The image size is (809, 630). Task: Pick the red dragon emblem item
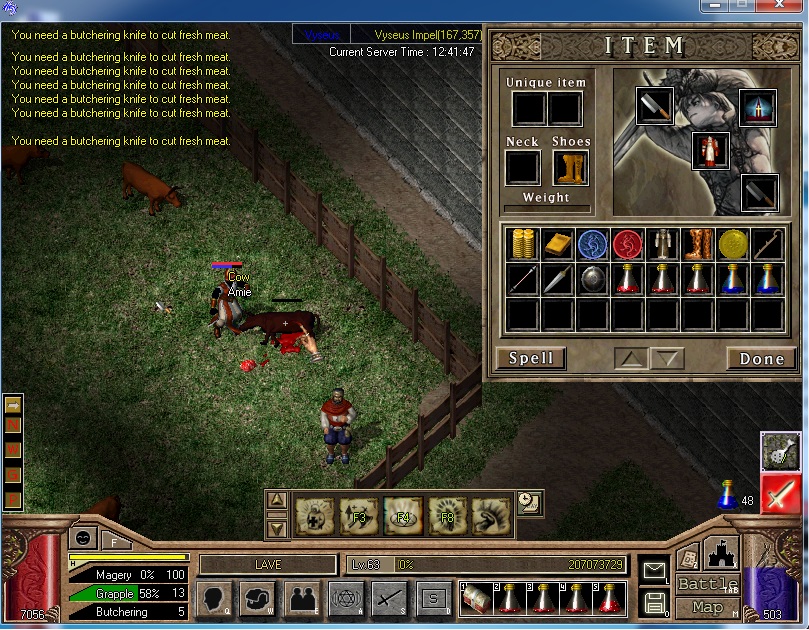627,243
